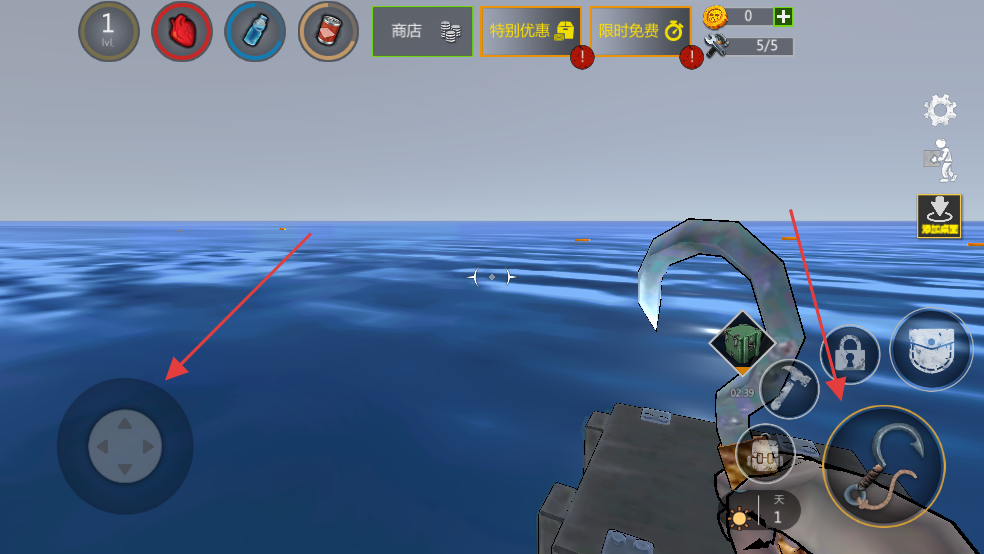Open the pocket inventory button
Viewport: 984px width, 554px height.
point(931,349)
